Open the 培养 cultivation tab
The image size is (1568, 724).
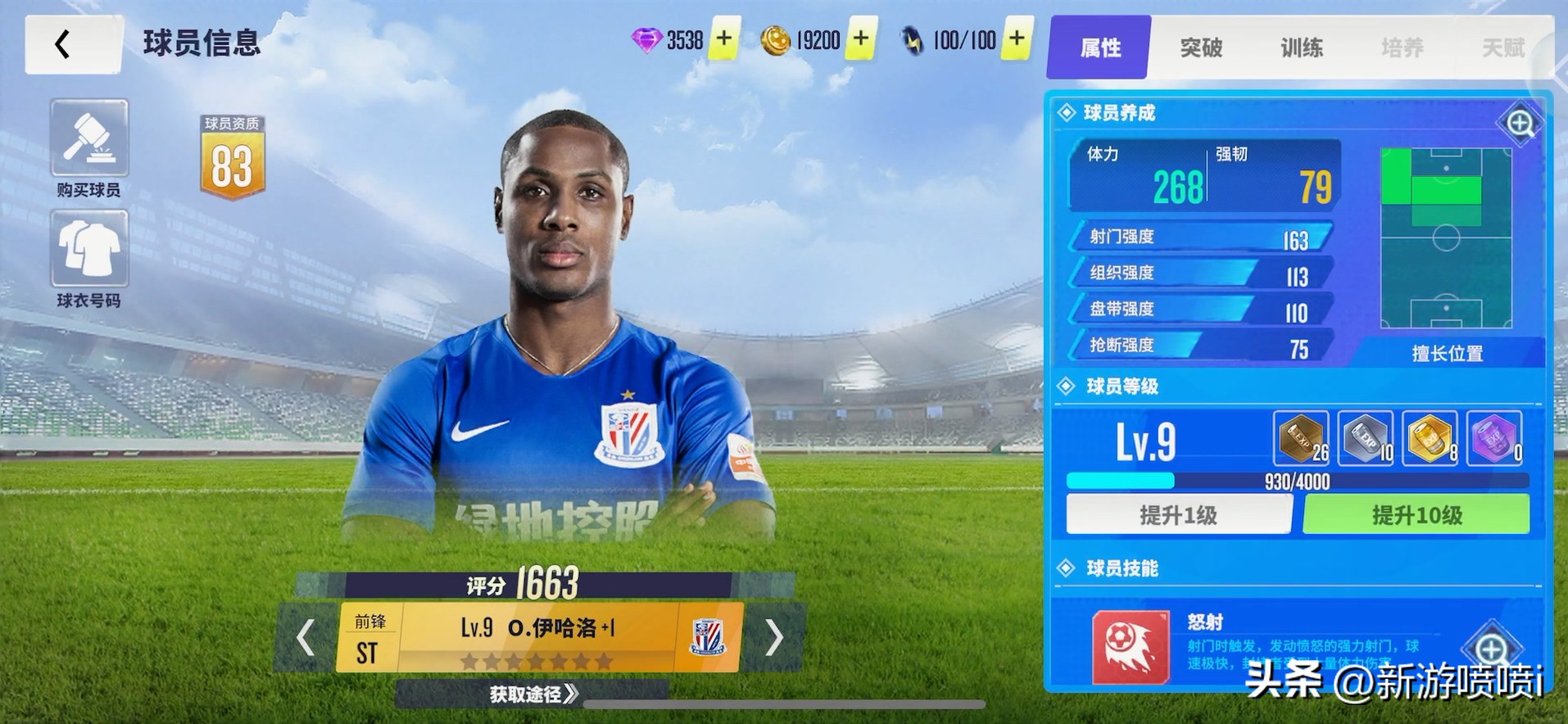click(1403, 48)
